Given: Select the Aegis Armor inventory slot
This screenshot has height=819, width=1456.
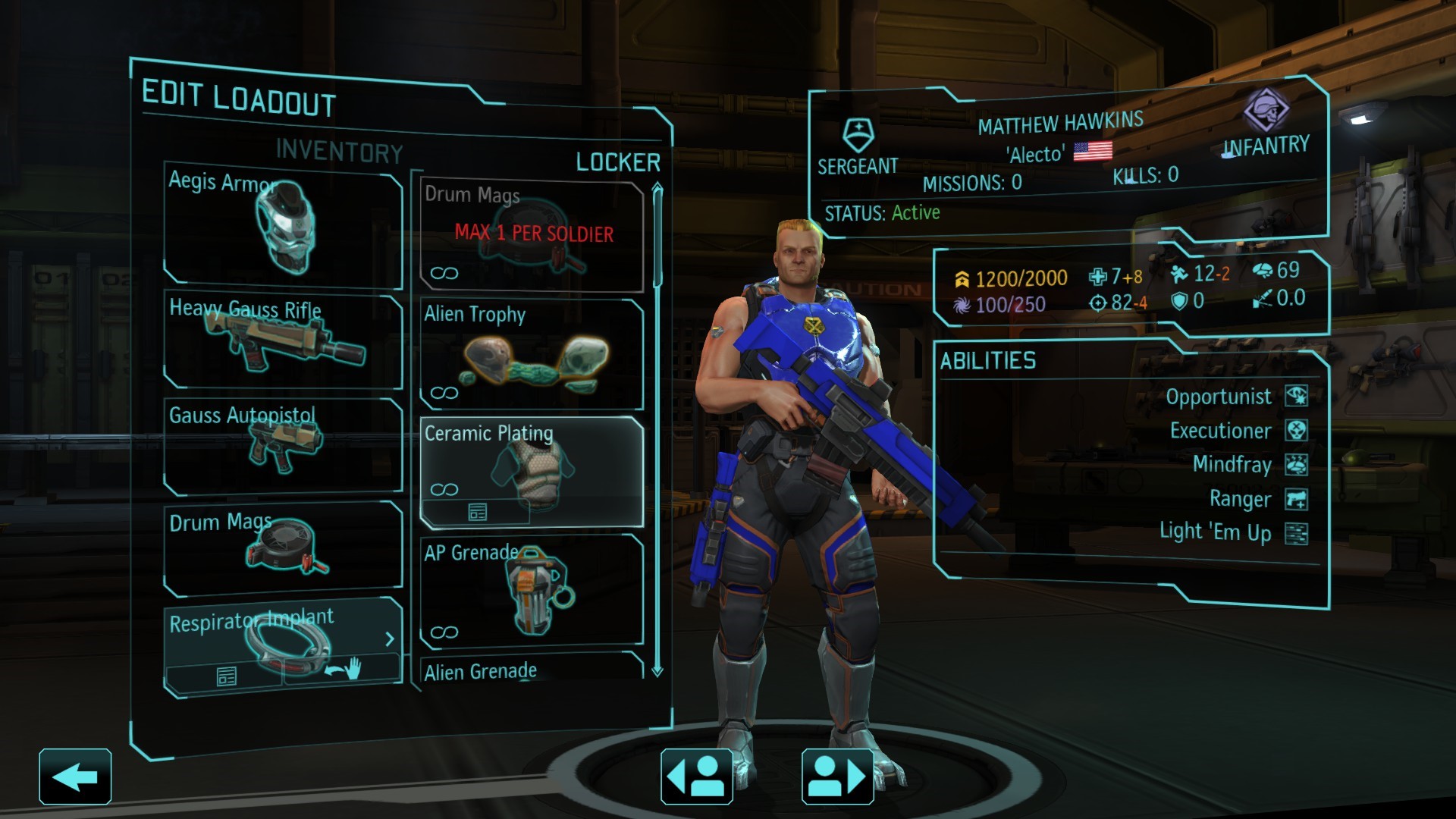Looking at the screenshot, I should pyautogui.click(x=282, y=227).
